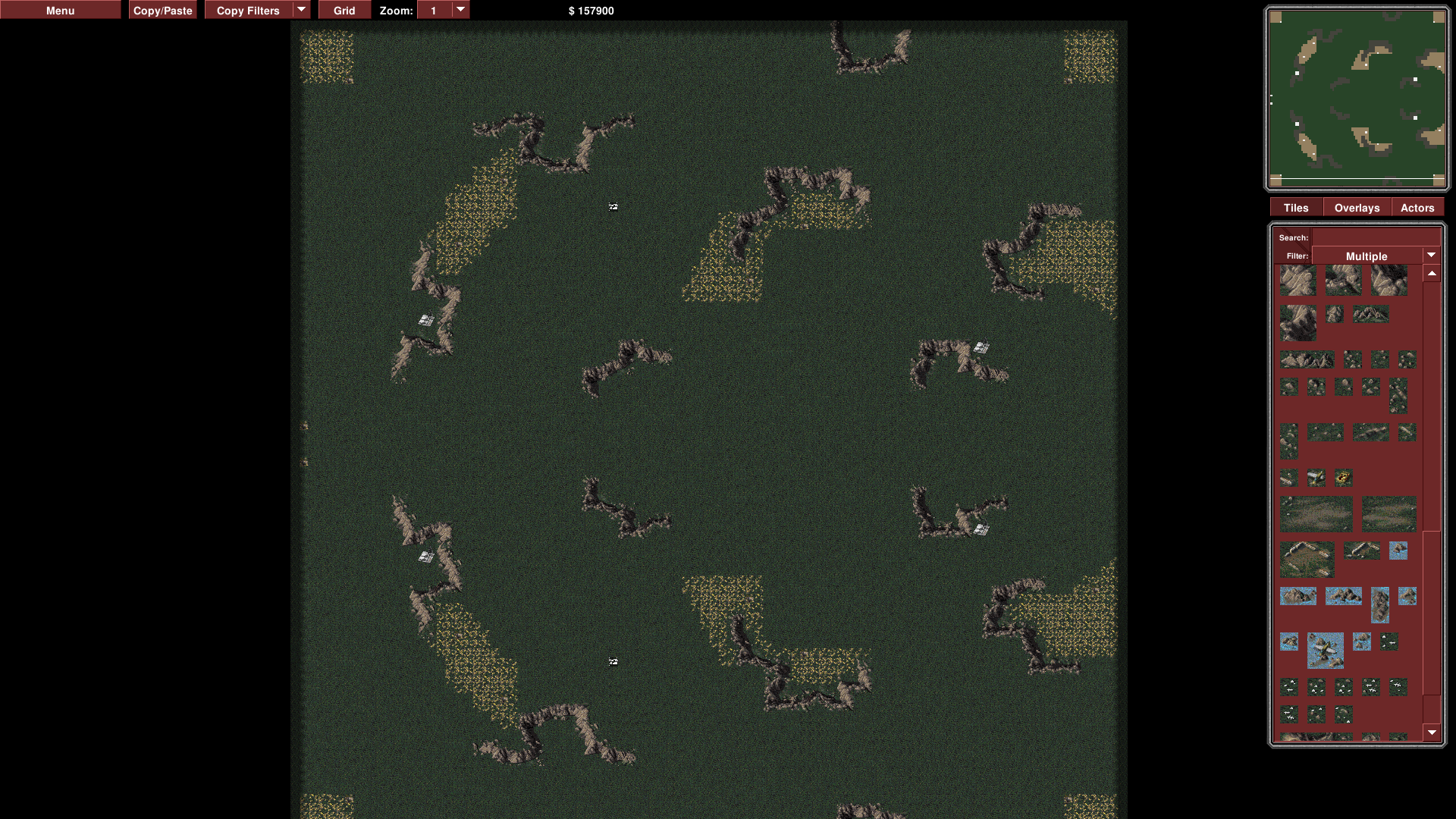The image size is (1456, 819).
Task: Select the yellow-orange tile thumbnail
Action: tap(1343, 478)
